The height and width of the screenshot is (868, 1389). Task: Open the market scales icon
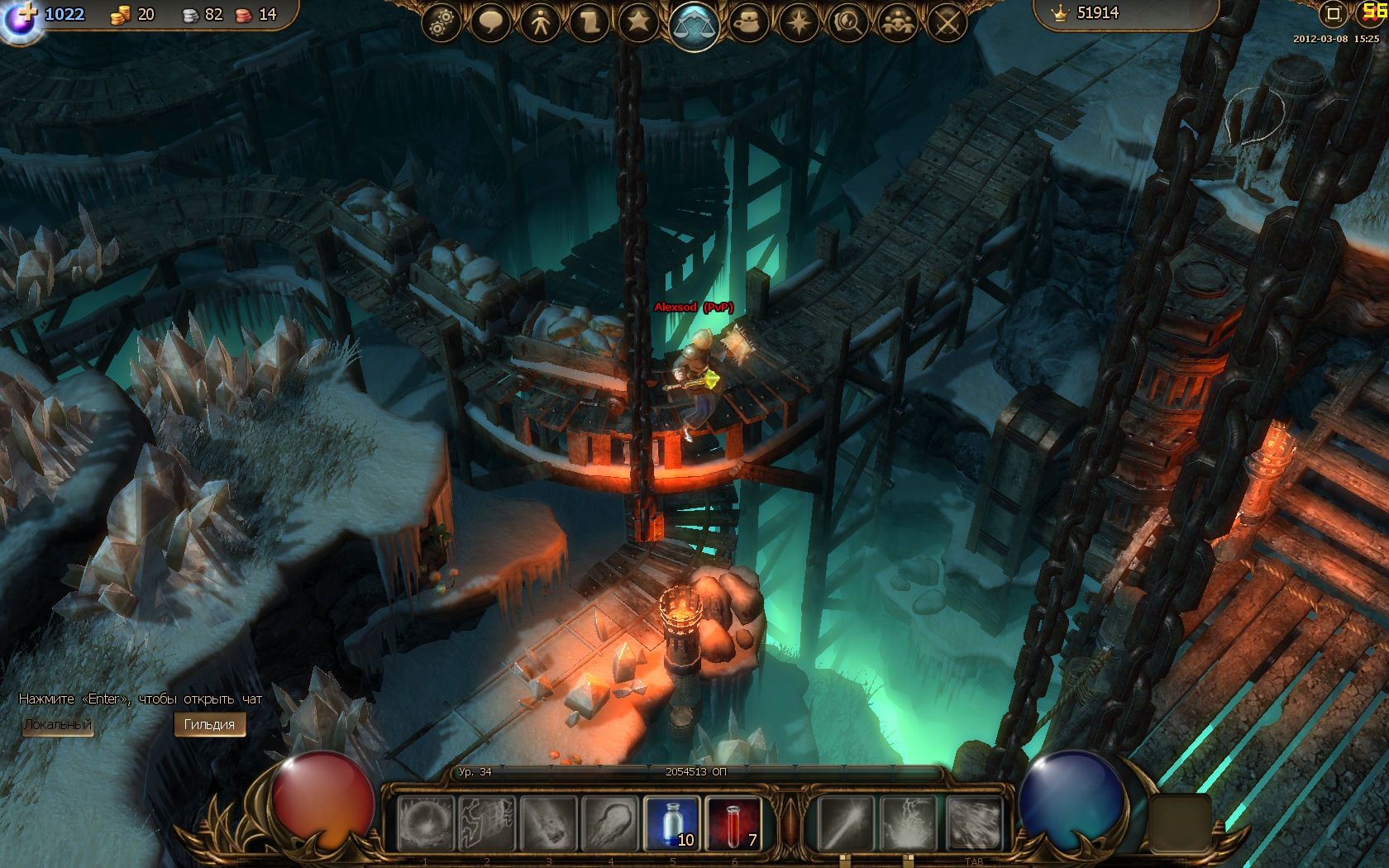pyautogui.click(x=694, y=26)
